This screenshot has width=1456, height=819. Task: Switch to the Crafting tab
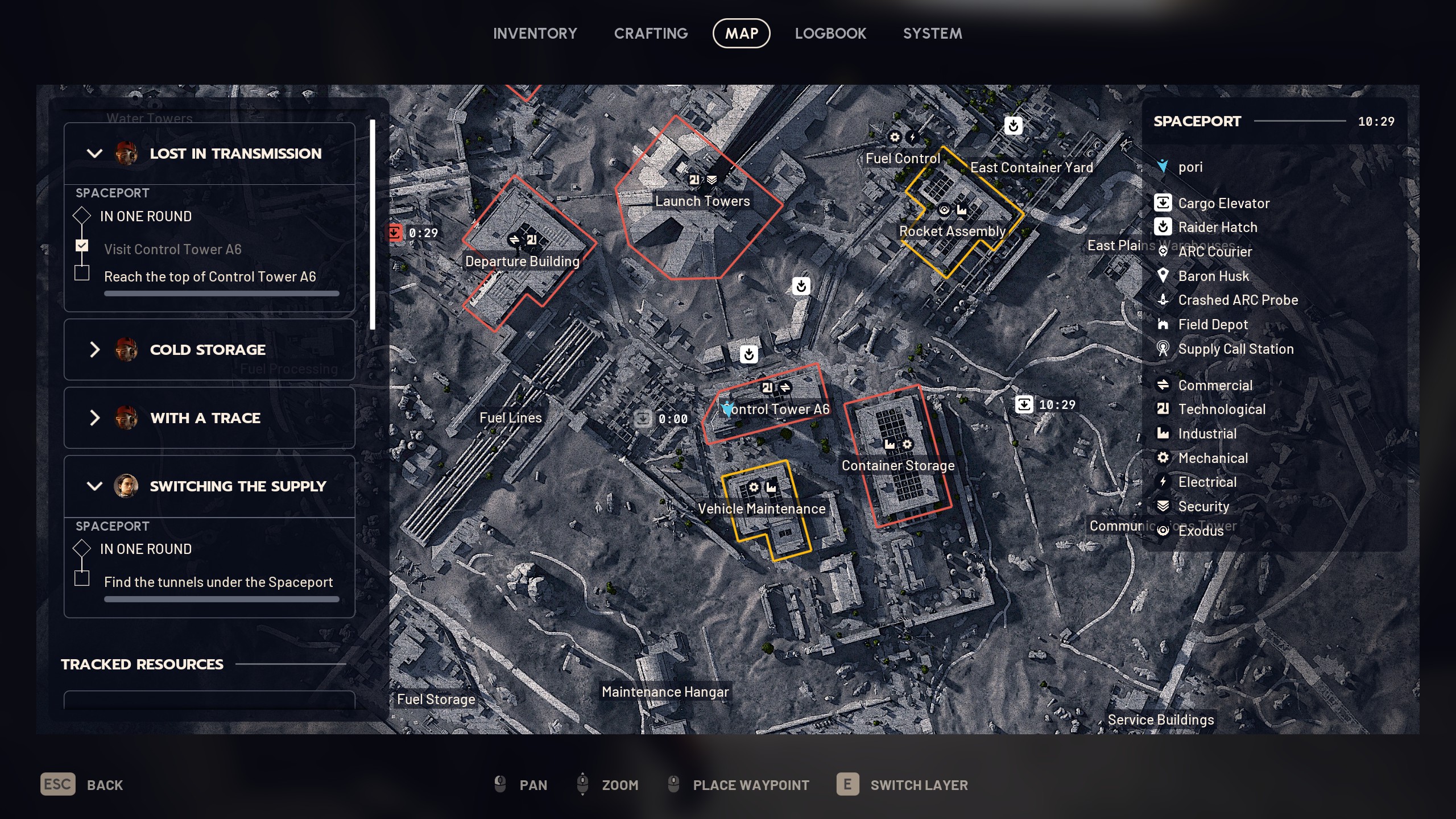[x=651, y=34]
